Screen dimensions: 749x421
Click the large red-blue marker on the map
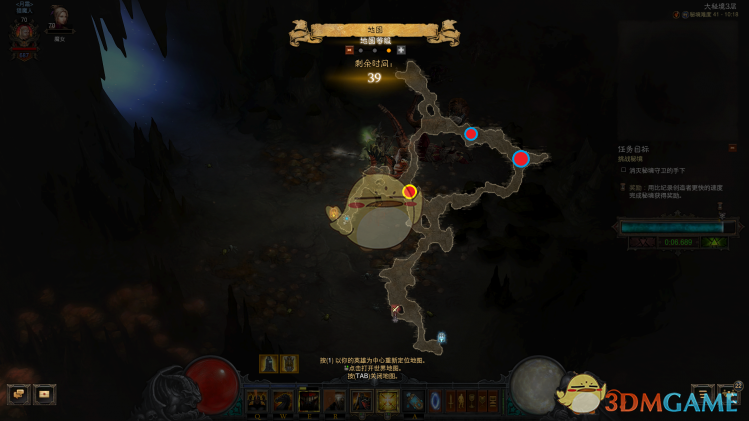coord(520,158)
